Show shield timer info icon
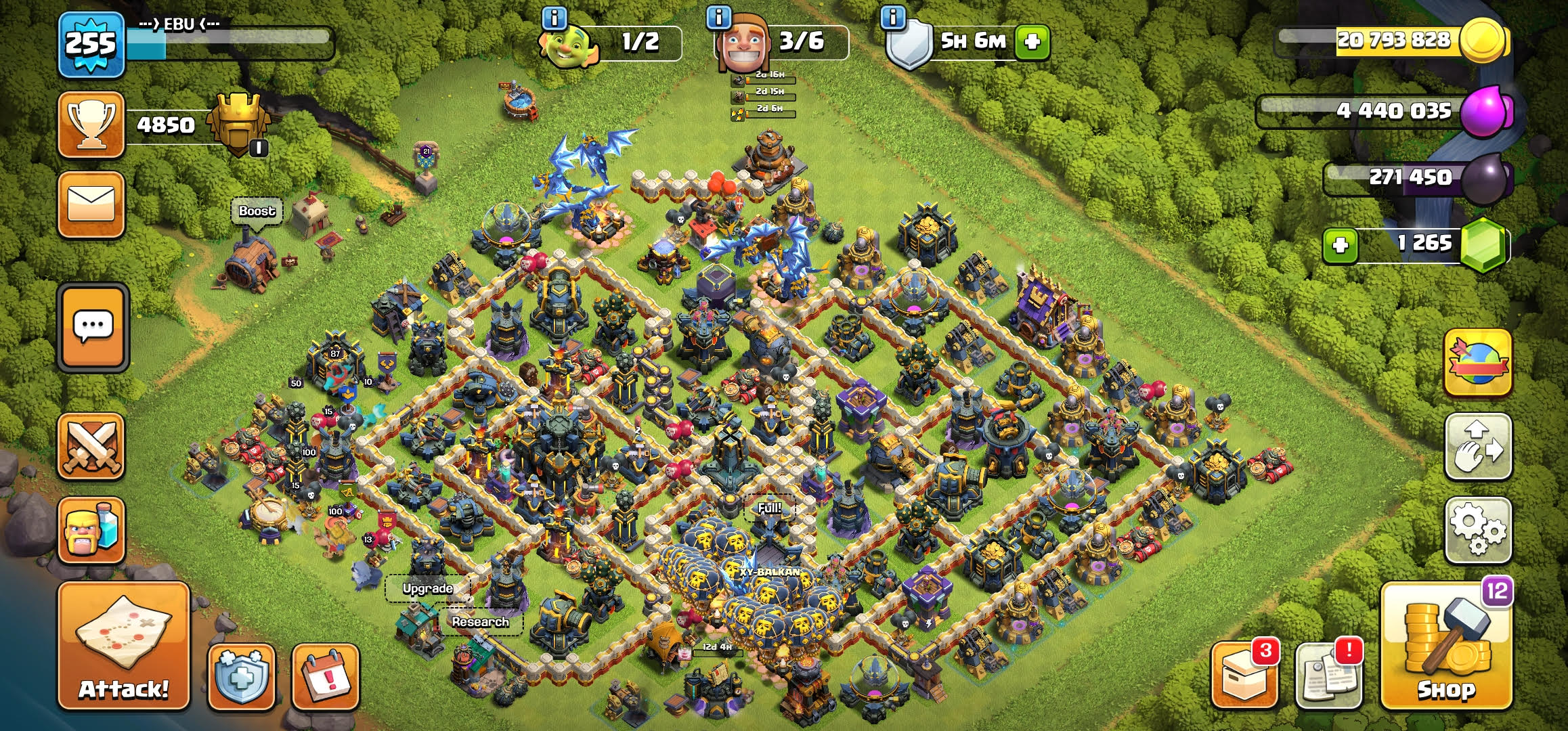This screenshot has width=1568, height=731. (x=892, y=18)
